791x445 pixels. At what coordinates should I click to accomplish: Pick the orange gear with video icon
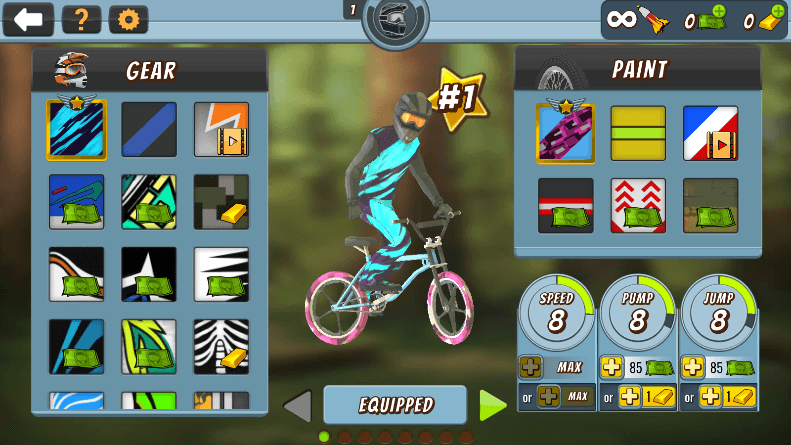[x=221, y=130]
